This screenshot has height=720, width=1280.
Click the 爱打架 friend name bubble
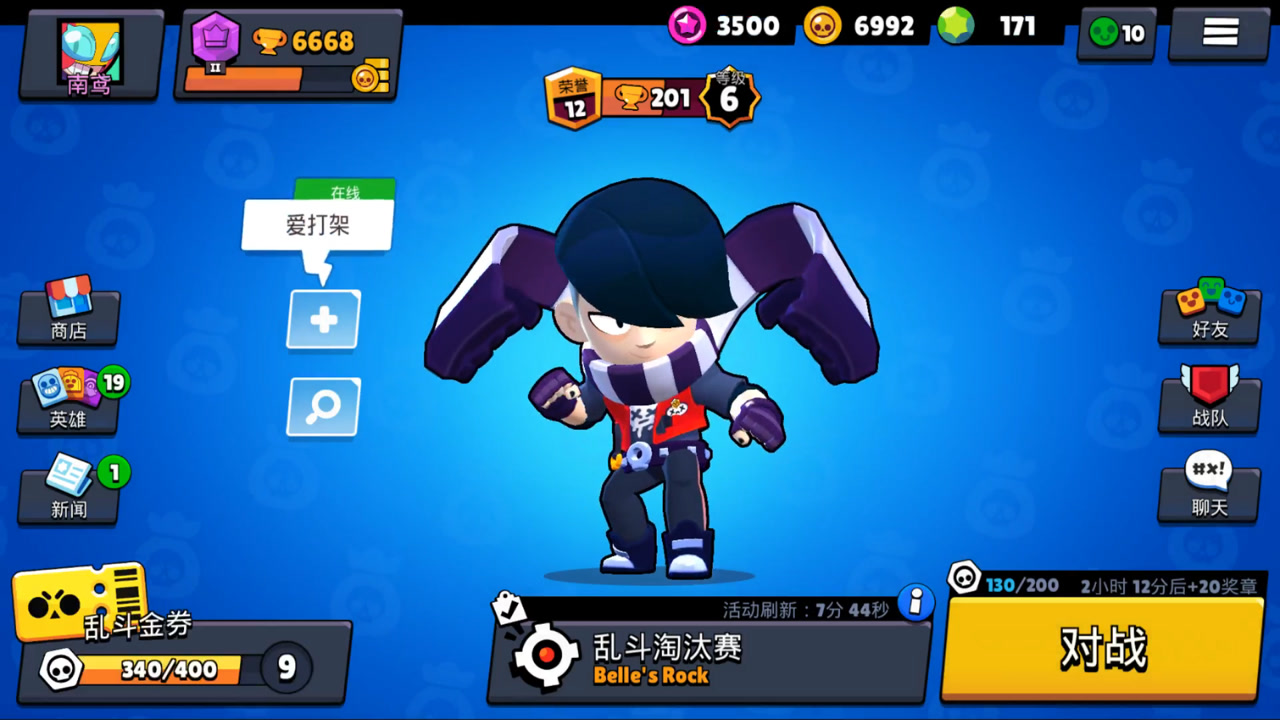316,224
